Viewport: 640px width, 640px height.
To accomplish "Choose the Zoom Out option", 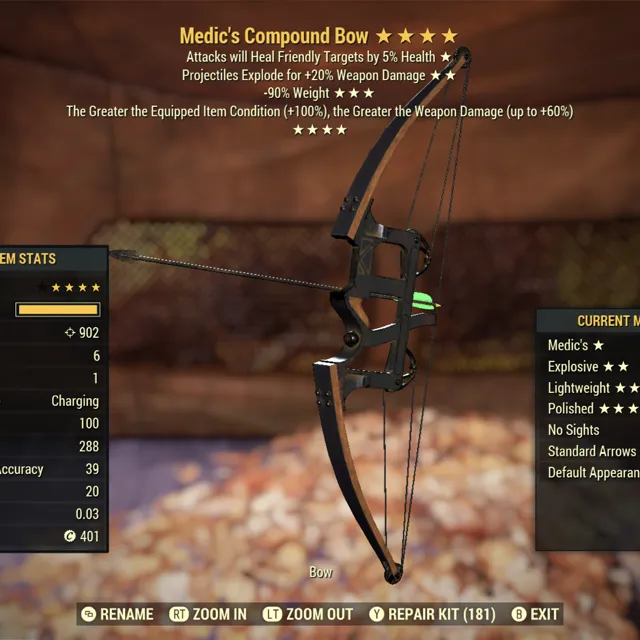I will [308, 614].
